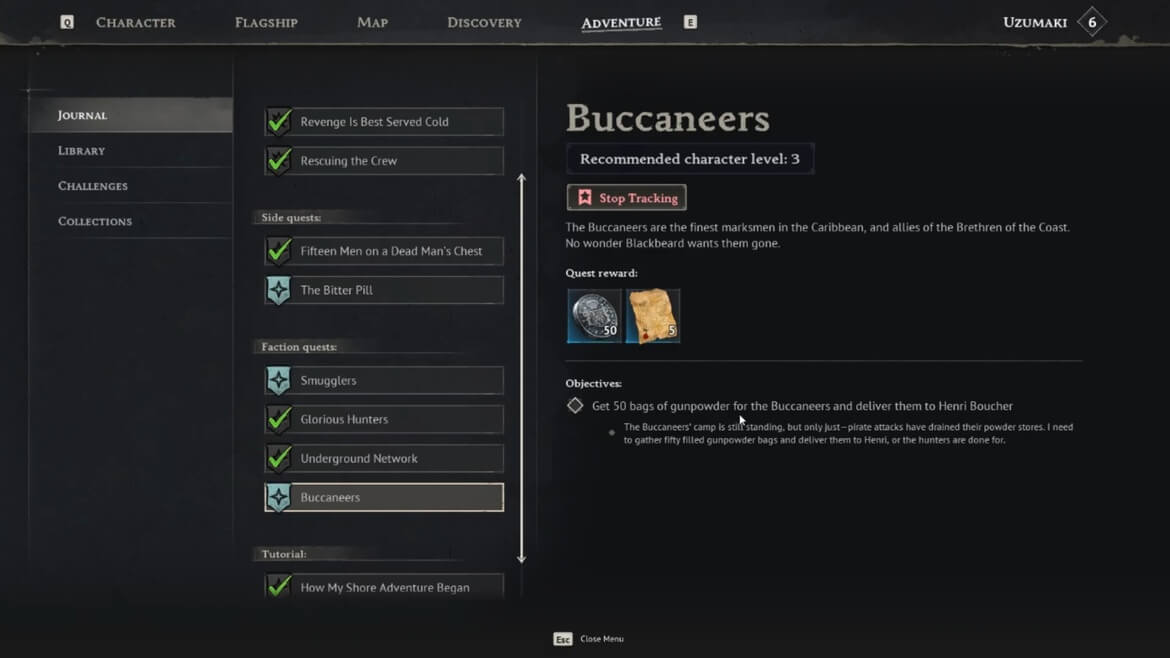Select Revenge Is Best Served Cold quest

pyautogui.click(x=384, y=122)
